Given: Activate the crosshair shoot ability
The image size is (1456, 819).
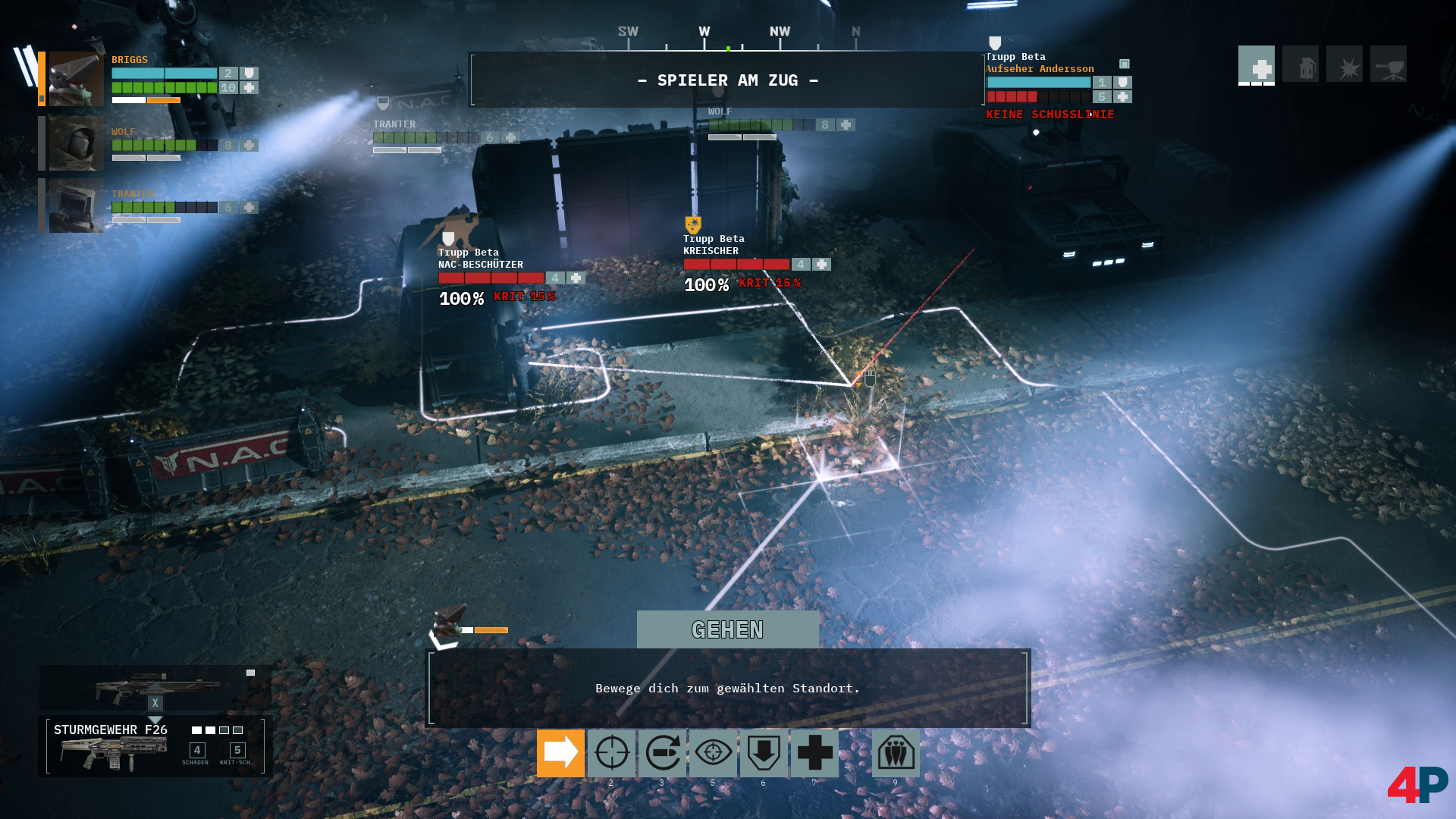Looking at the screenshot, I should click(611, 753).
